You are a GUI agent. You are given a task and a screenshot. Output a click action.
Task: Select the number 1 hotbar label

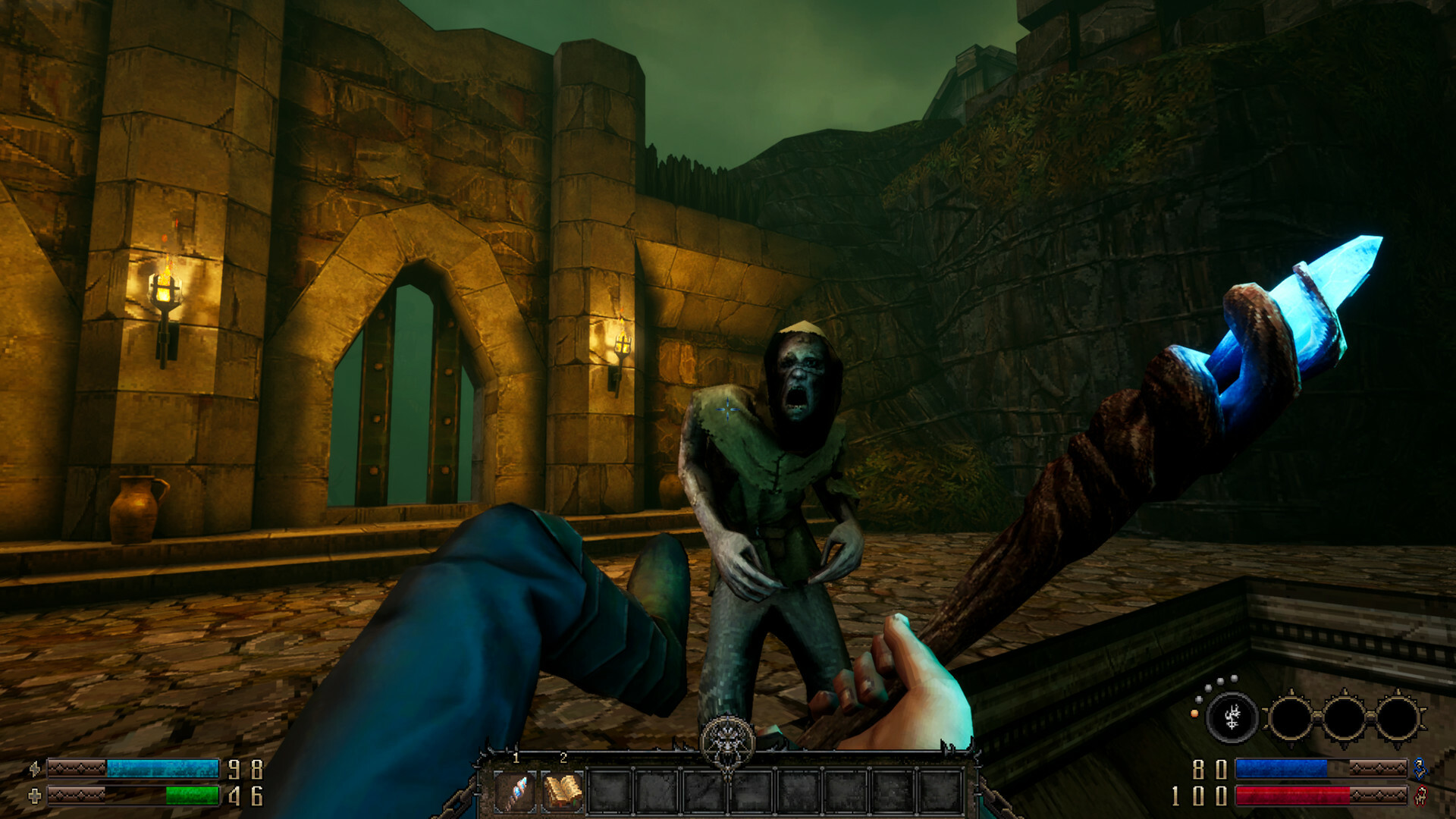tap(515, 758)
